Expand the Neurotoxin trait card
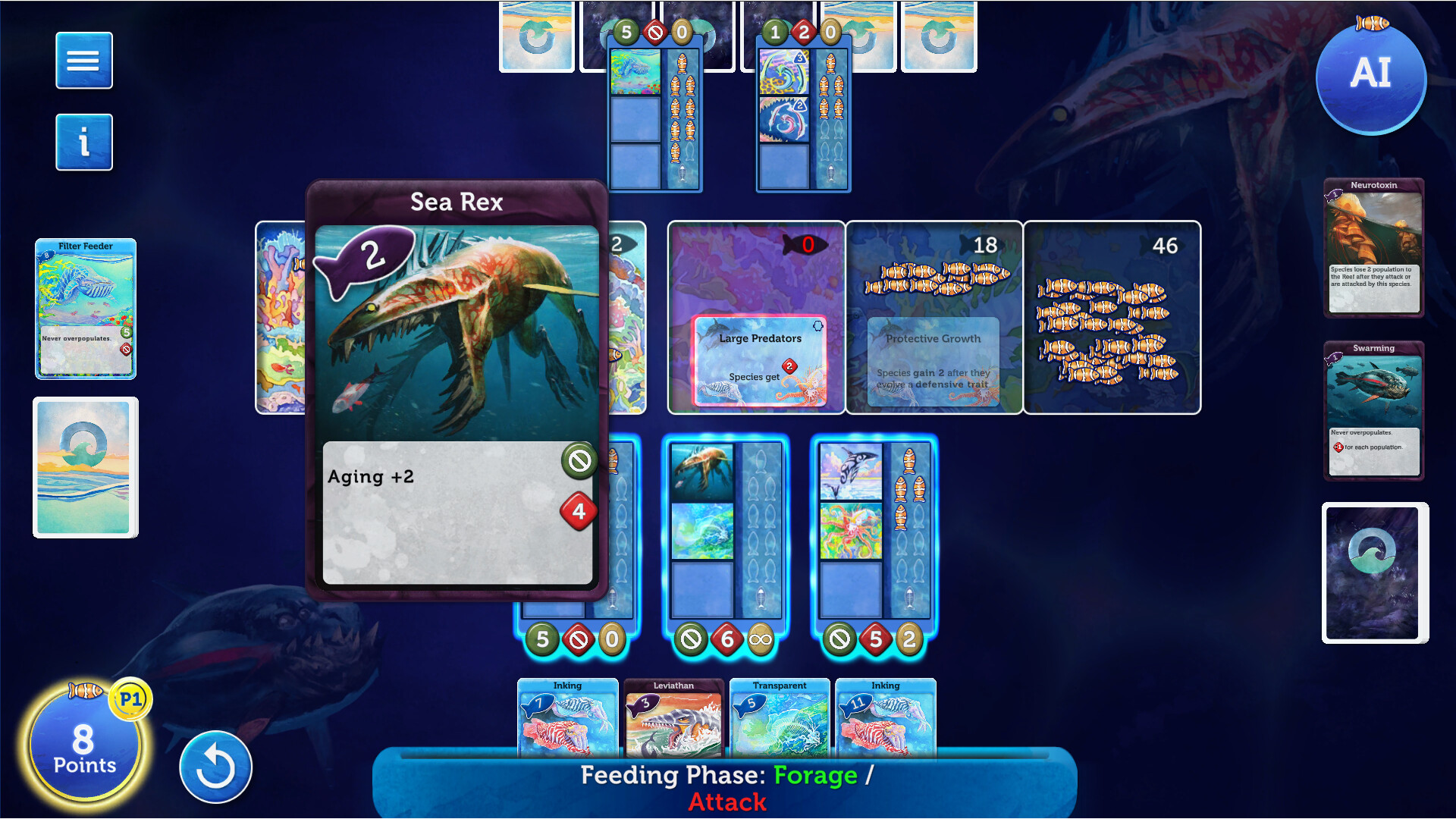The width and height of the screenshot is (1456, 819). pyautogui.click(x=1374, y=246)
